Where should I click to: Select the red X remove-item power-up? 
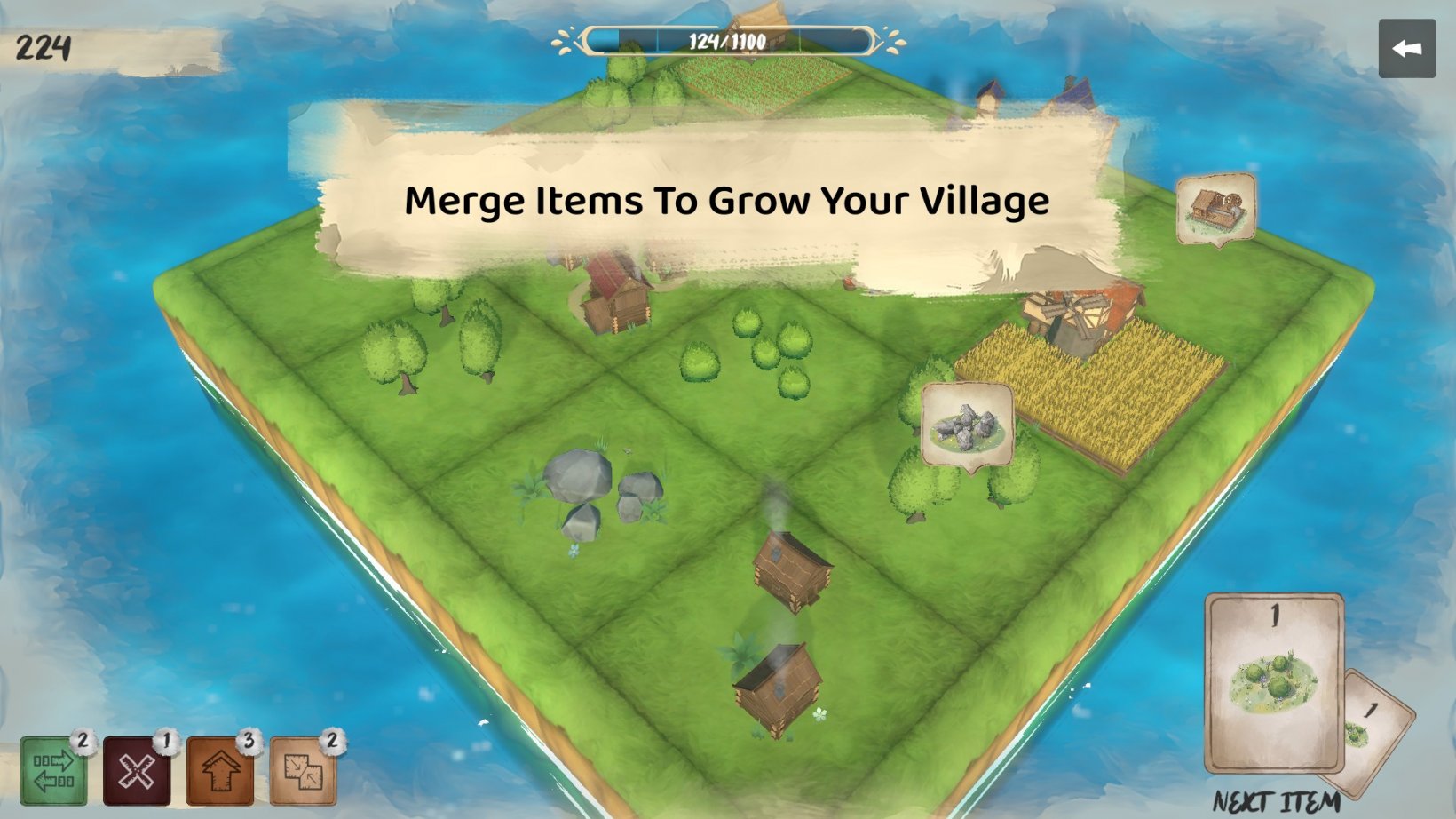[138, 773]
